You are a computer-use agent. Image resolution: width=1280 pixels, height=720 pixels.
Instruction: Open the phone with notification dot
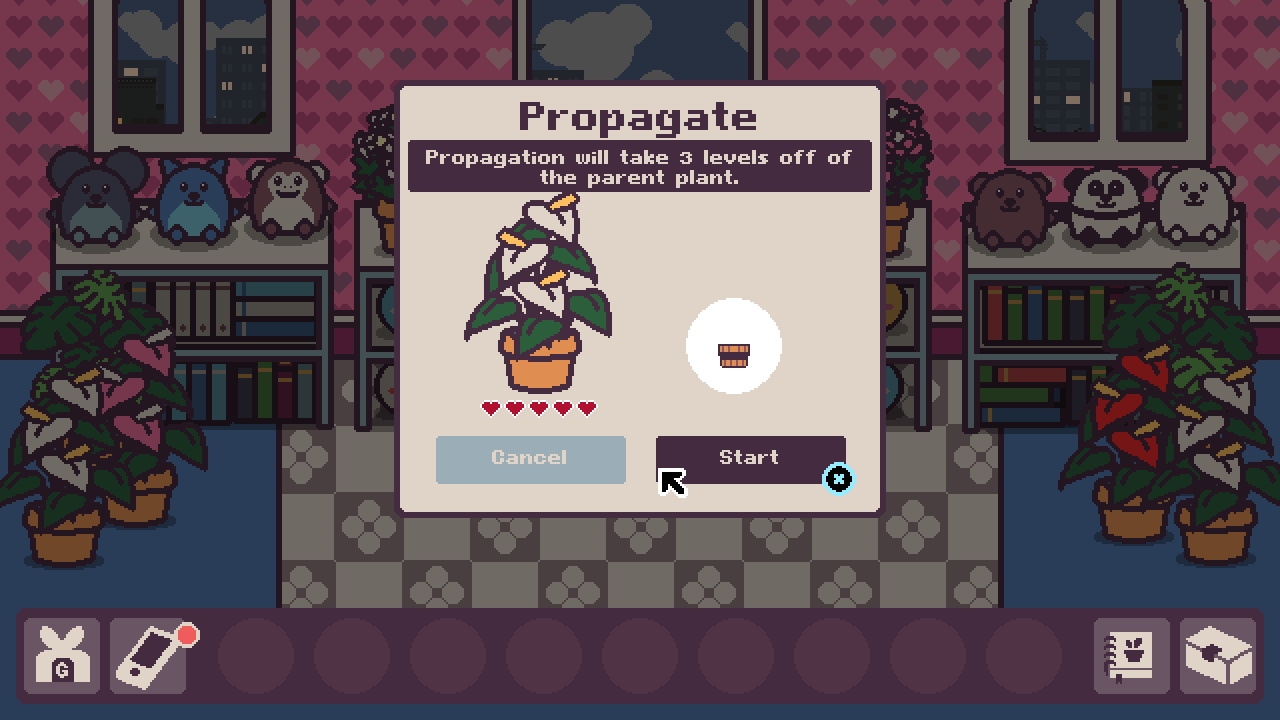150,658
